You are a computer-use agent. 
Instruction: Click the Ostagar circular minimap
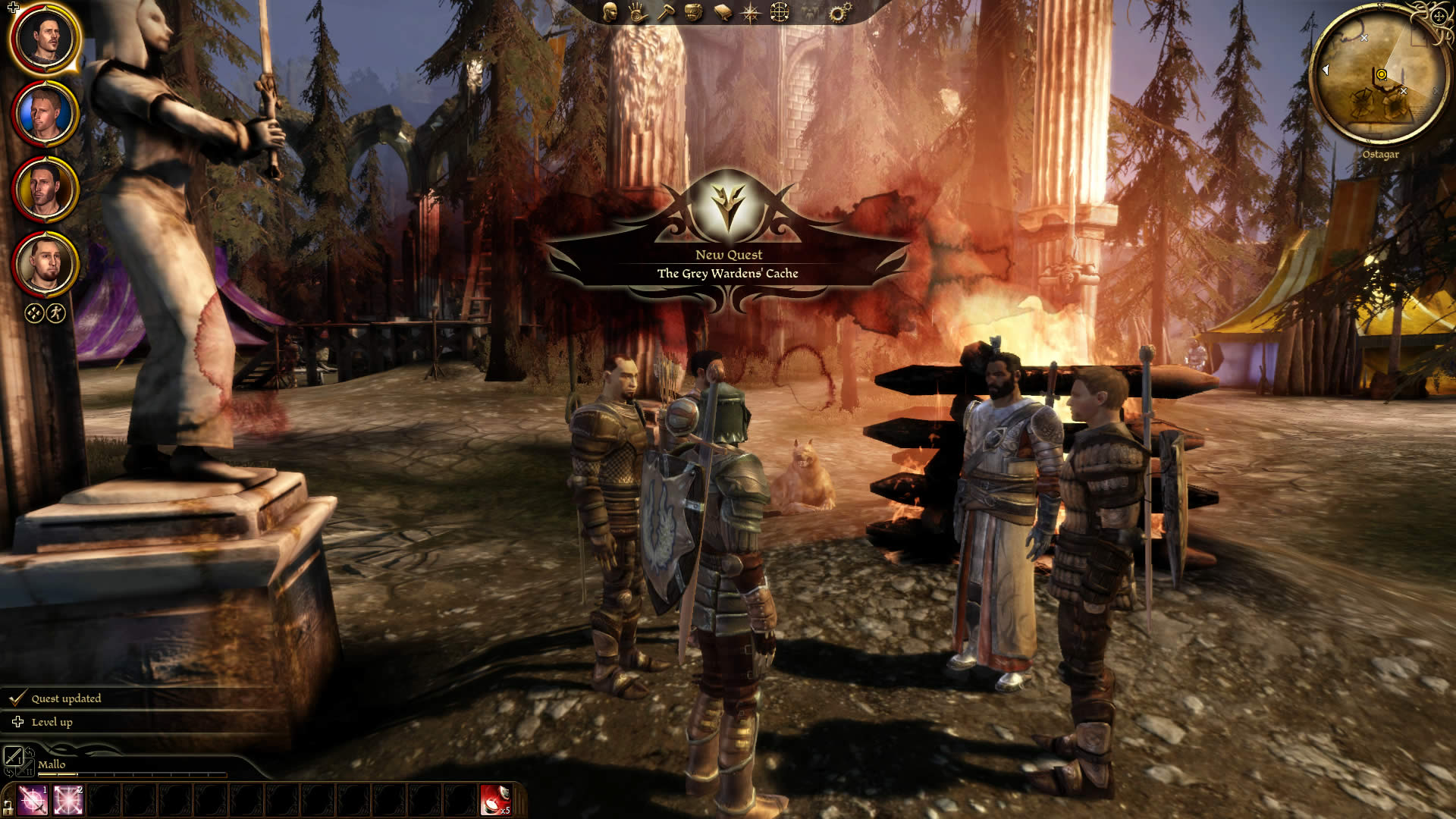click(1379, 76)
